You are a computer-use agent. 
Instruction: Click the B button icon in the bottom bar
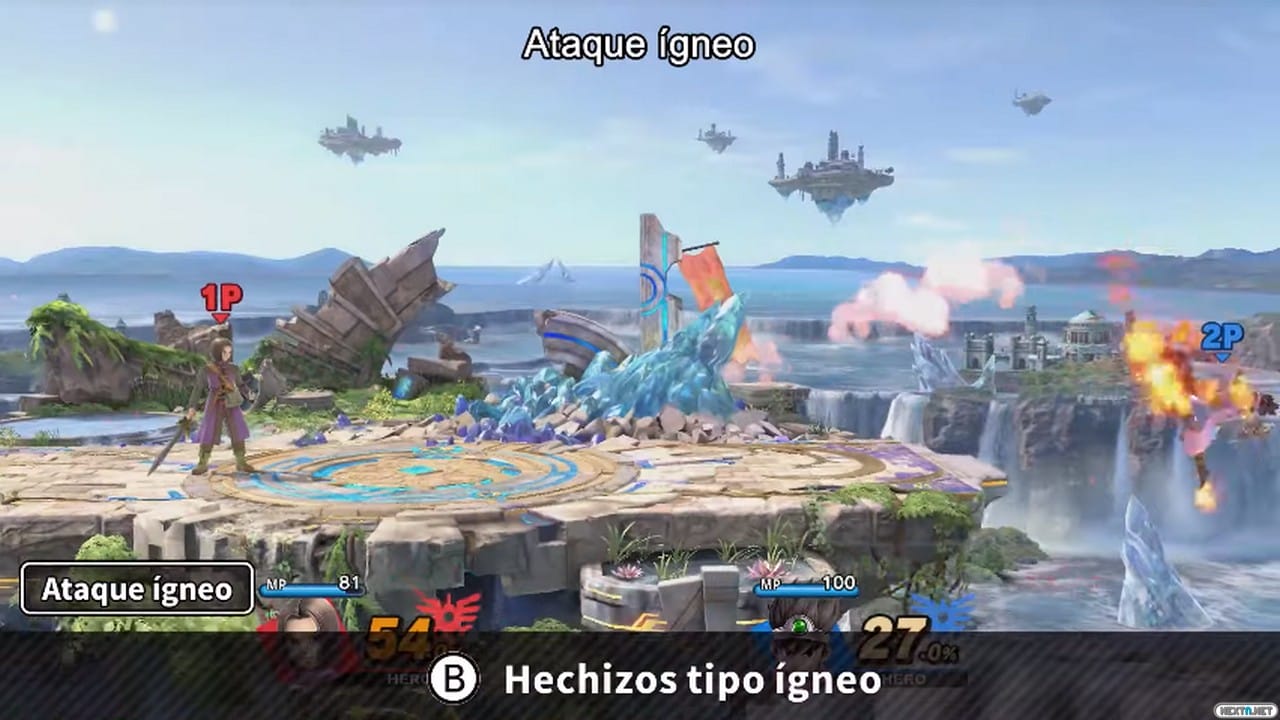click(454, 679)
